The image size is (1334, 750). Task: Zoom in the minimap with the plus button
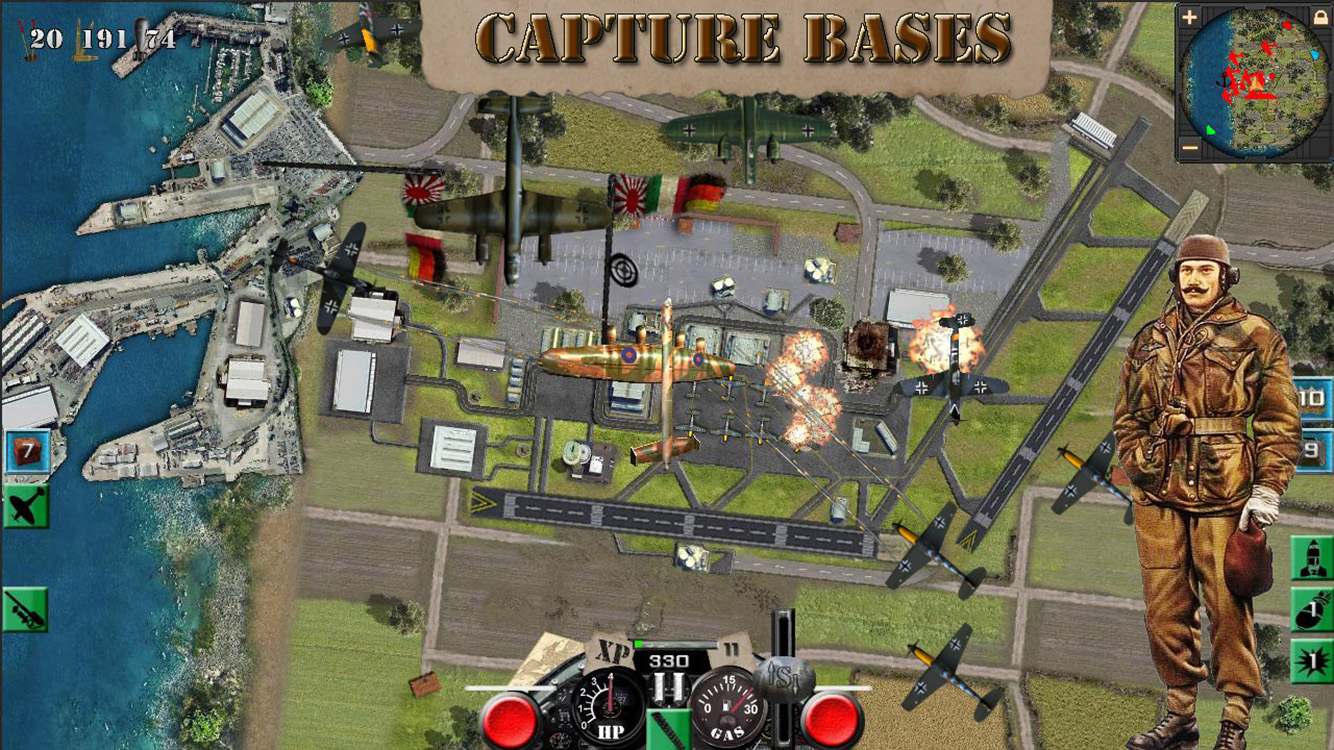tap(1189, 16)
